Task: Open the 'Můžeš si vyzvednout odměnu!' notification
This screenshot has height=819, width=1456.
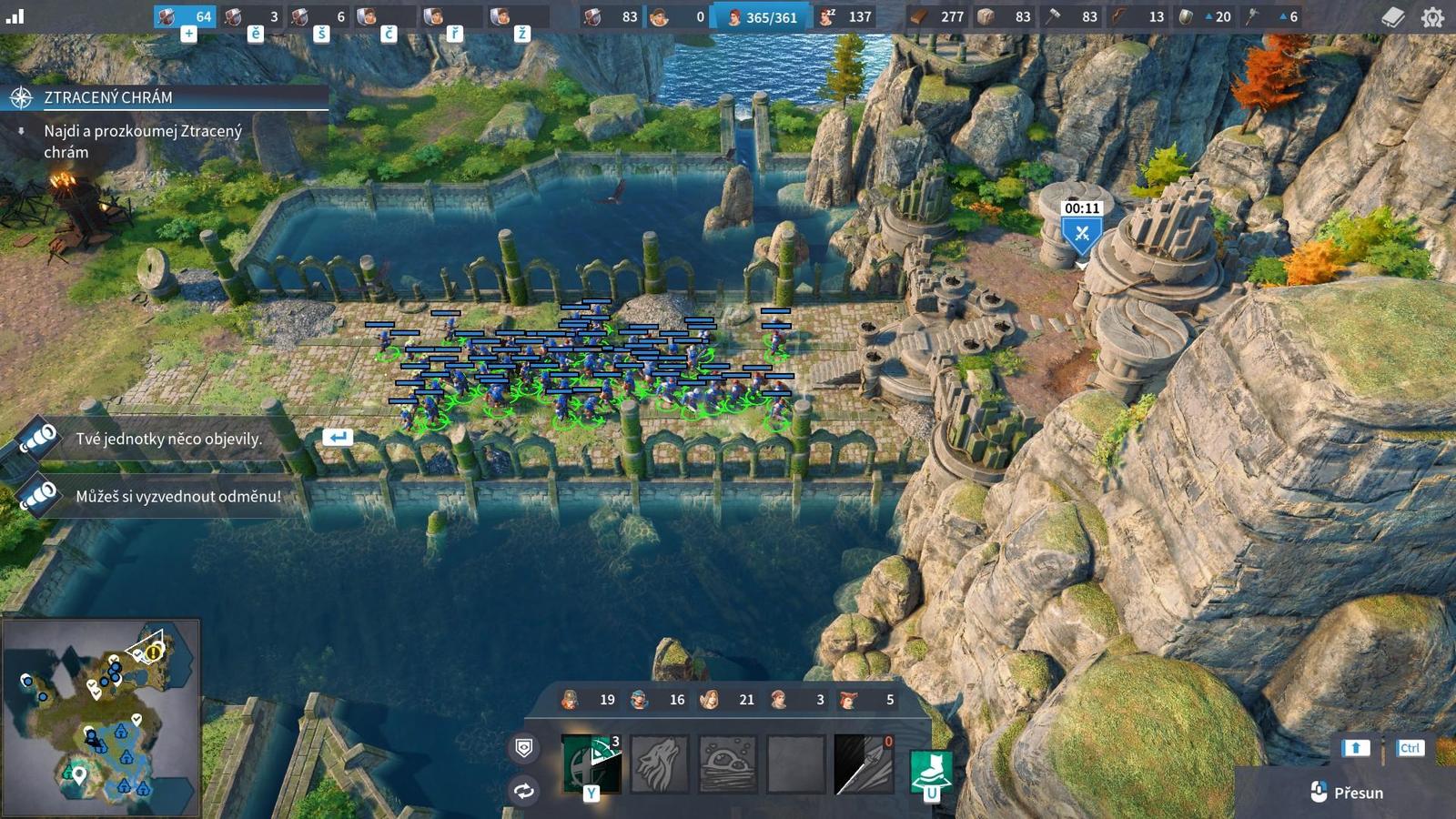Action: click(177, 496)
